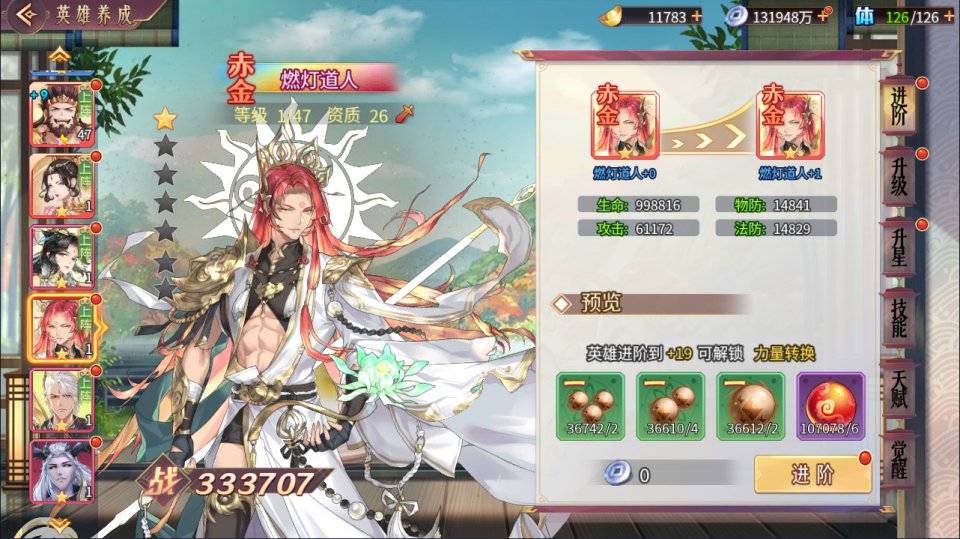Tap the yellow 进阶 advance button
This screenshot has height=539, width=960.
tap(812, 474)
